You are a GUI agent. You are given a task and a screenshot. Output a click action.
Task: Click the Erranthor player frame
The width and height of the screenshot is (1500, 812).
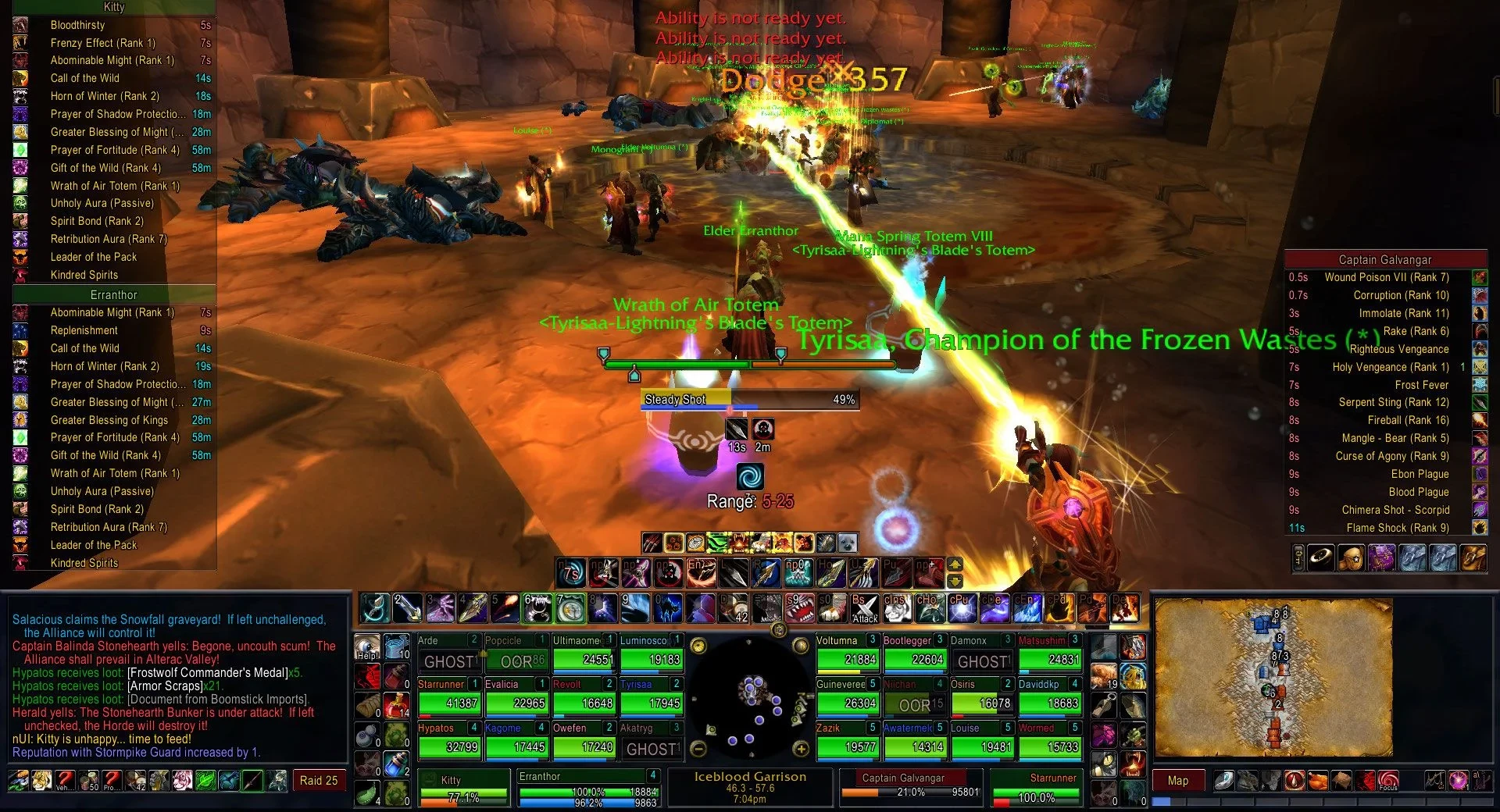(x=587, y=787)
